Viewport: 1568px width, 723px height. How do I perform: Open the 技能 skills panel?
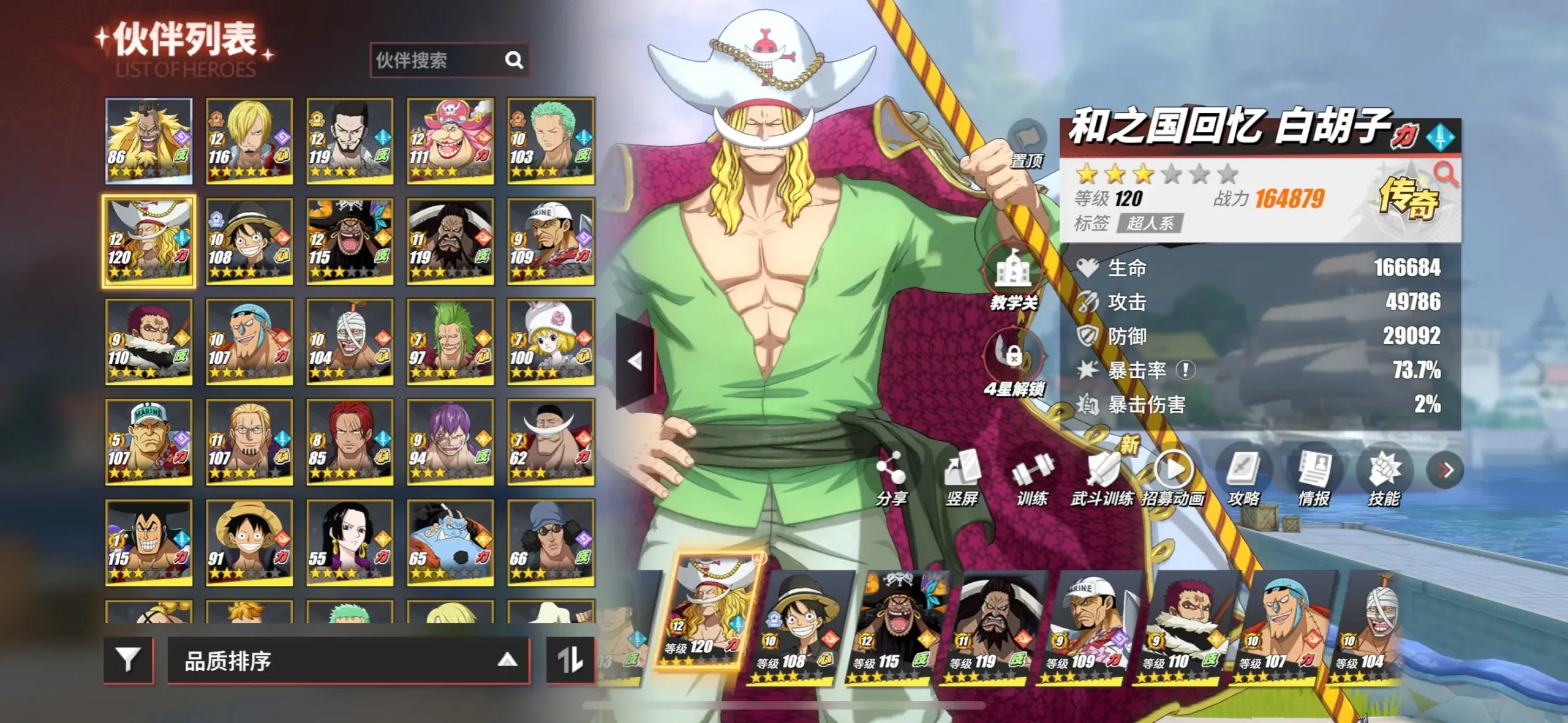point(1384,478)
